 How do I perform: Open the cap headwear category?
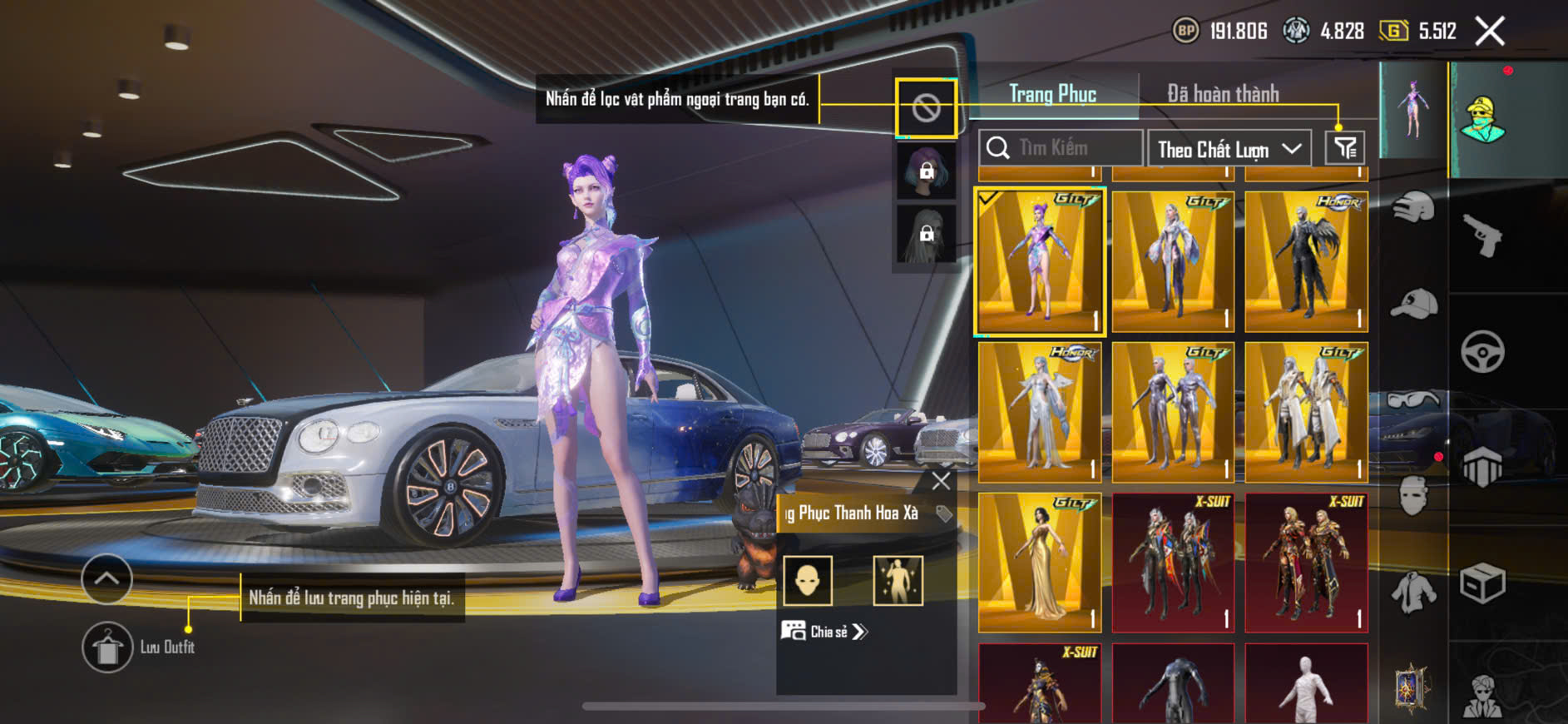pos(1413,304)
